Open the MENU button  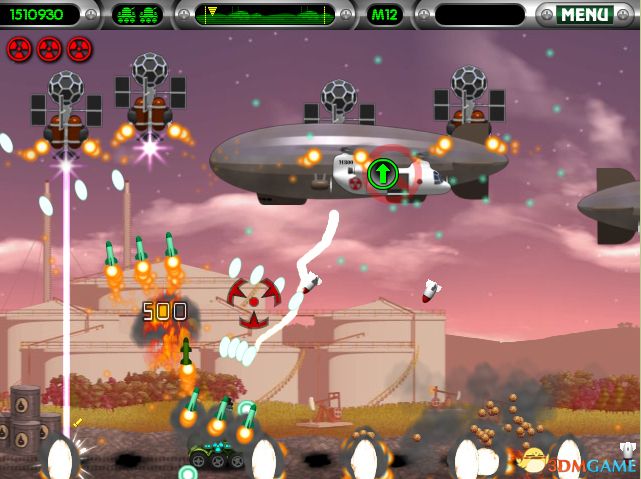[x=584, y=15]
